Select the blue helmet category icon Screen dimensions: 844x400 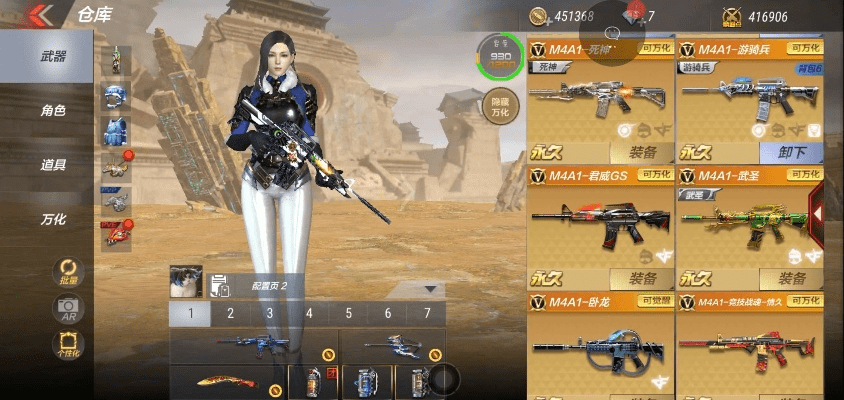[x=115, y=97]
